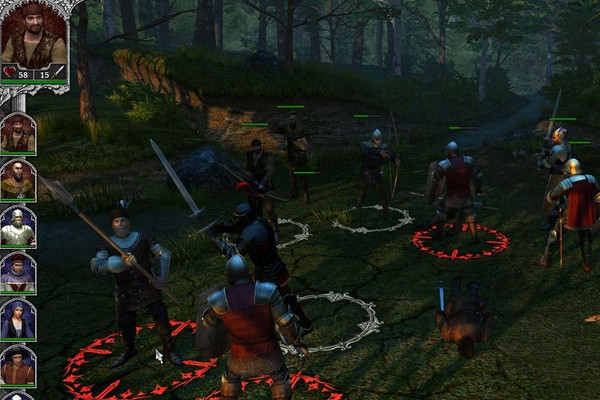The width and height of the screenshot is (600, 400).
Task: Select the dark-hatted man in red doublet
Action: 18,364
